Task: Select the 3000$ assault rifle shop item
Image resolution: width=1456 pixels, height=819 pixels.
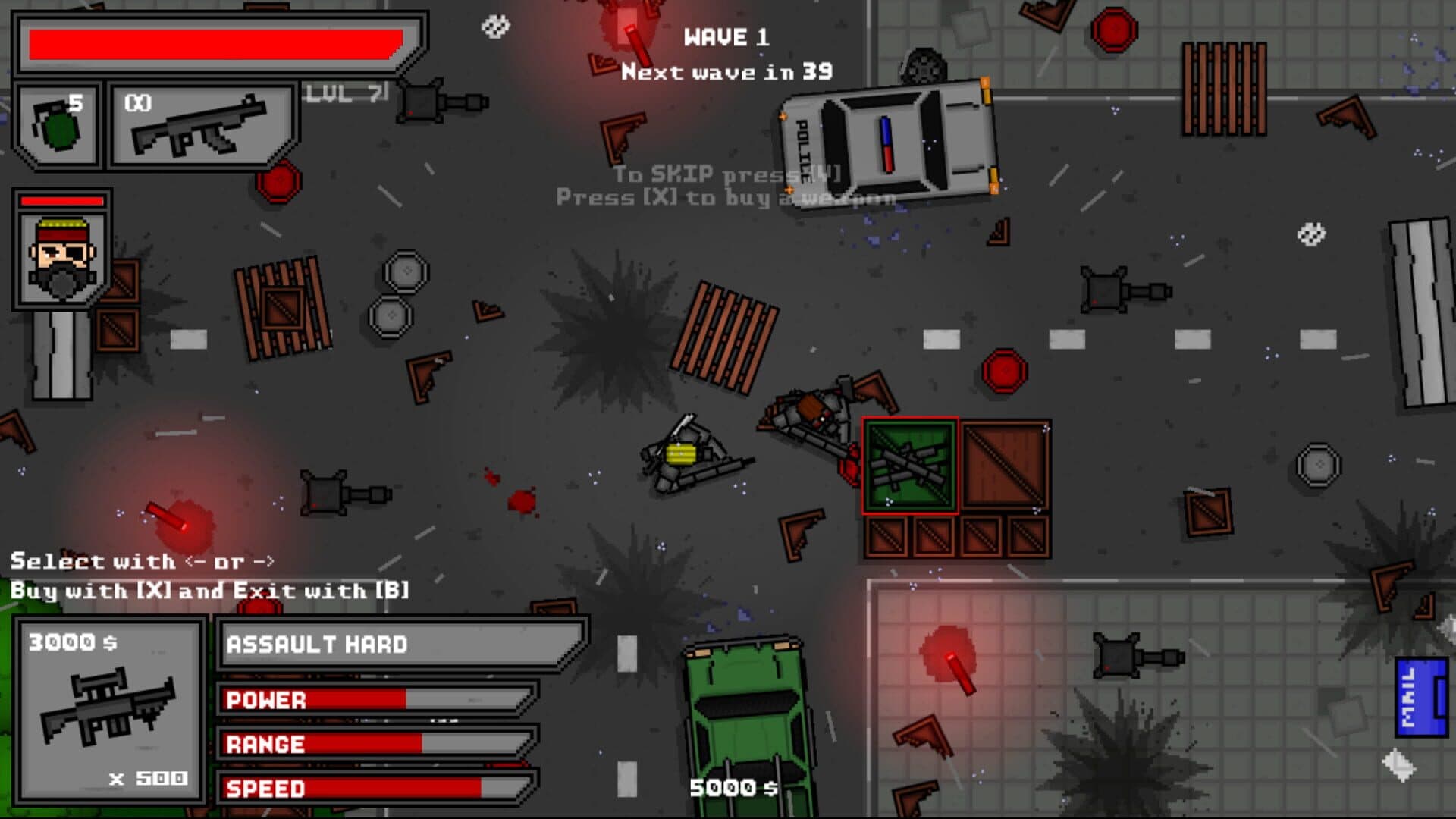Action: pos(110,711)
